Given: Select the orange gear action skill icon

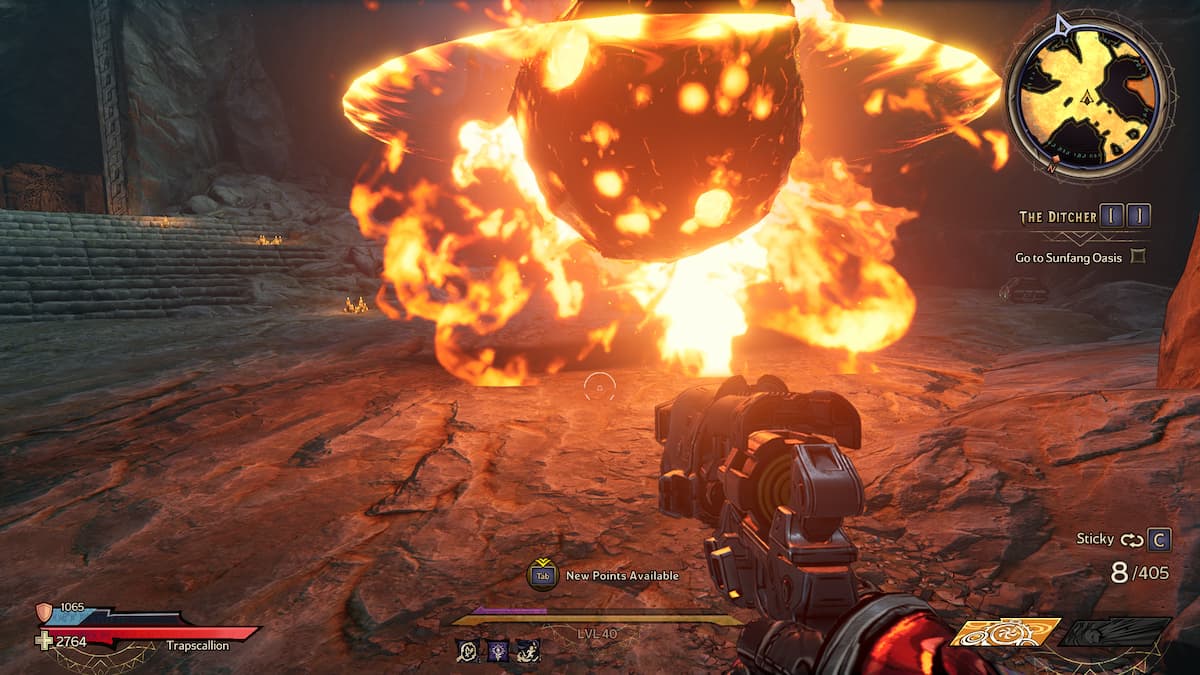Looking at the screenshot, I should pyautogui.click(x=1004, y=633).
